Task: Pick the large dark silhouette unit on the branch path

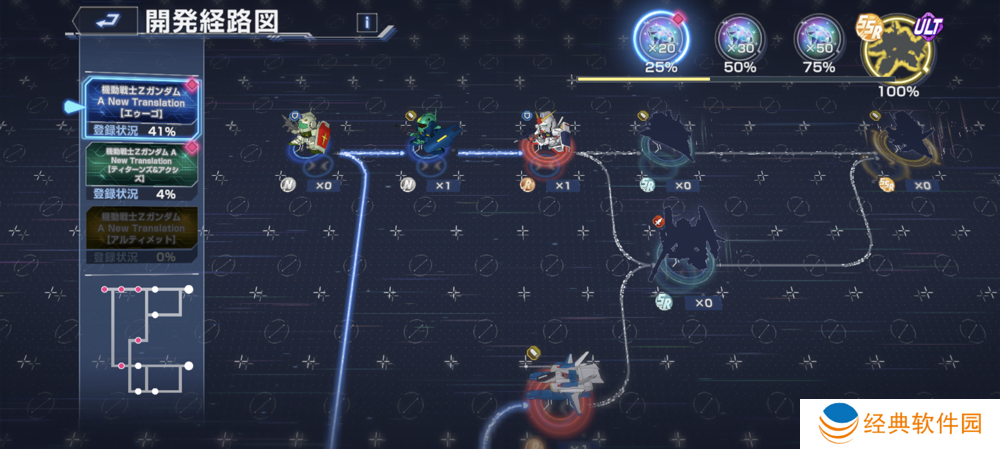Action: pyautogui.click(x=684, y=245)
